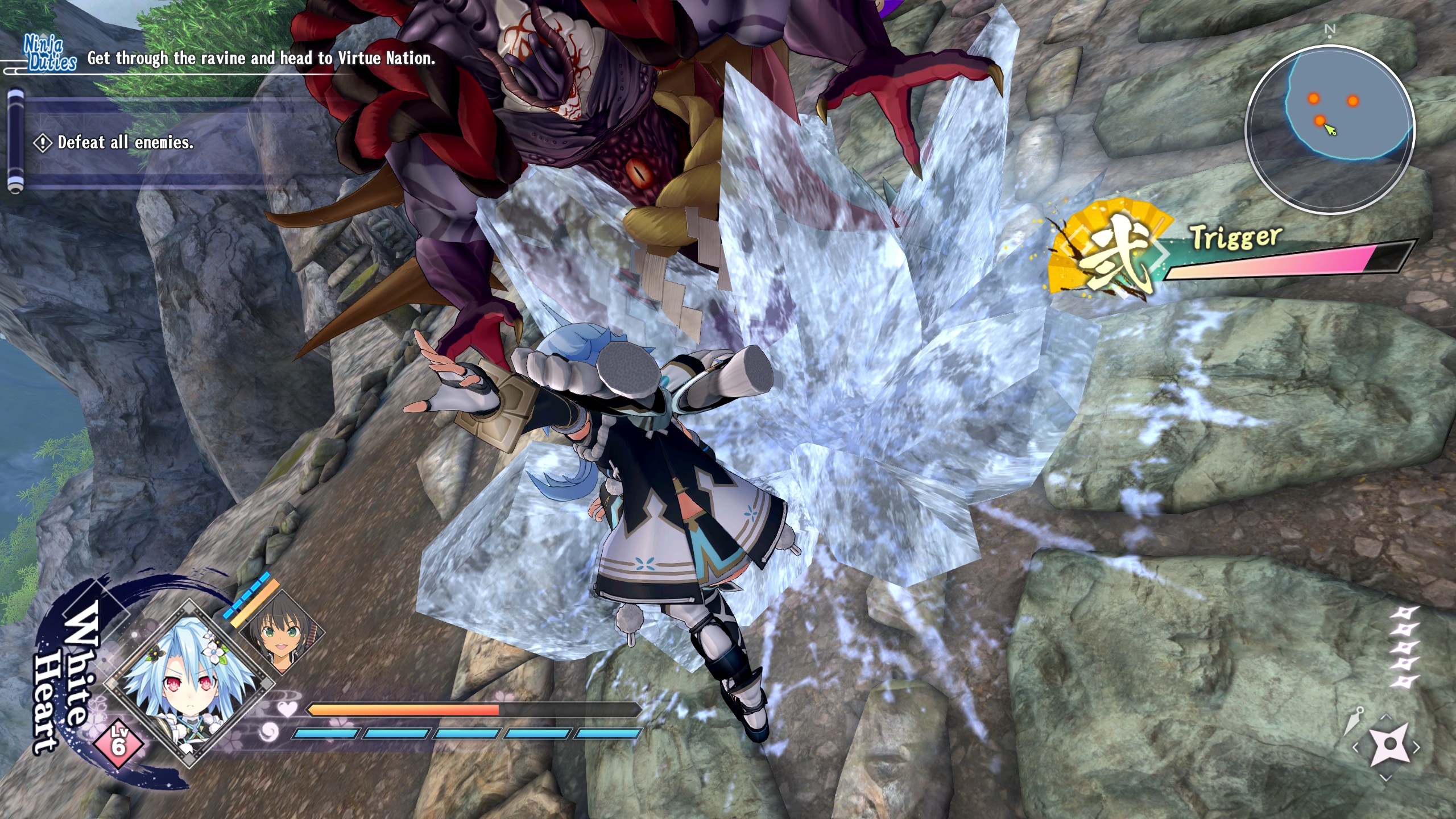Image resolution: width=1456 pixels, height=819 pixels.
Task: Open the circular minimap
Action: 1330,129
